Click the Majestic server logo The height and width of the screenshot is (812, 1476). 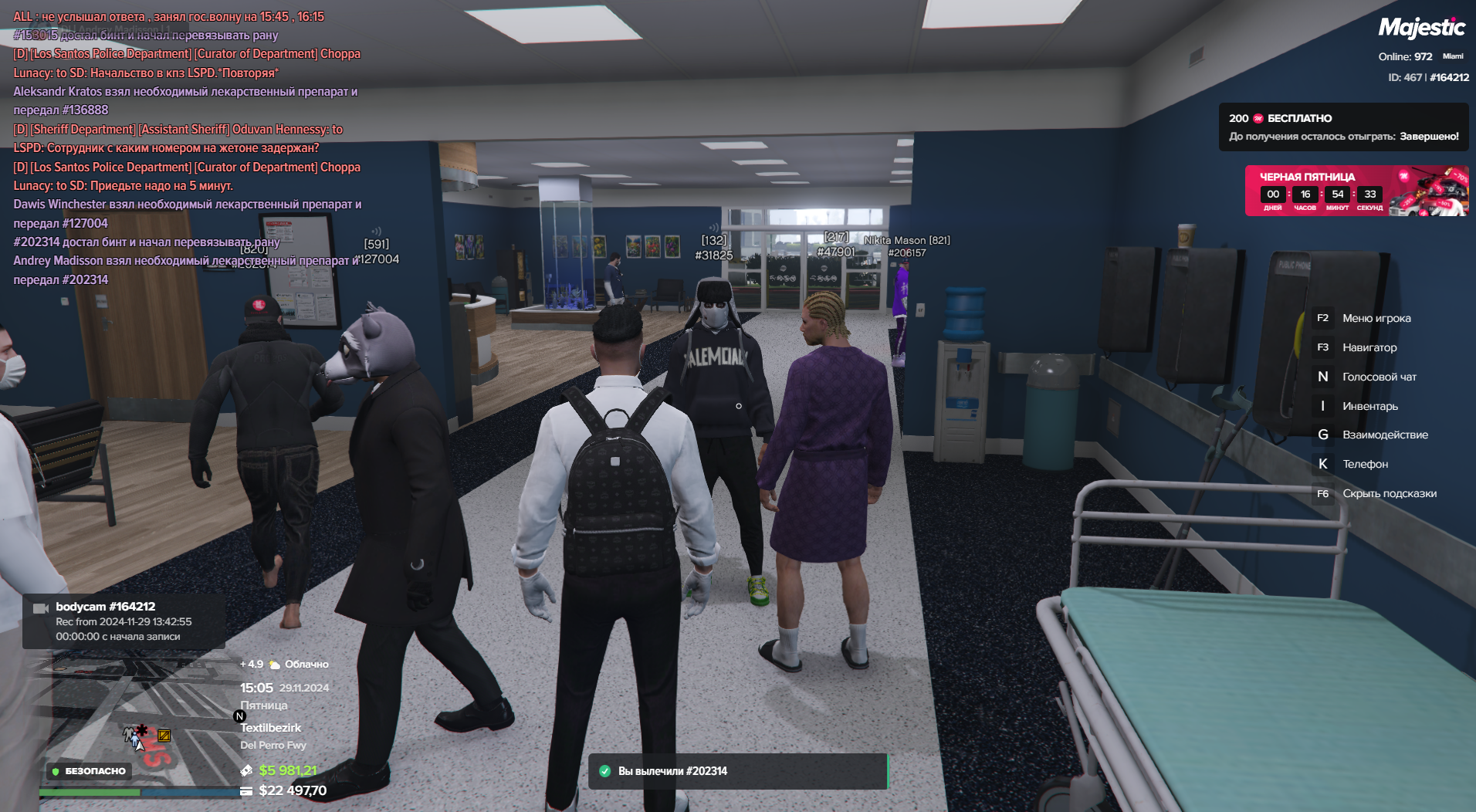tap(1421, 29)
